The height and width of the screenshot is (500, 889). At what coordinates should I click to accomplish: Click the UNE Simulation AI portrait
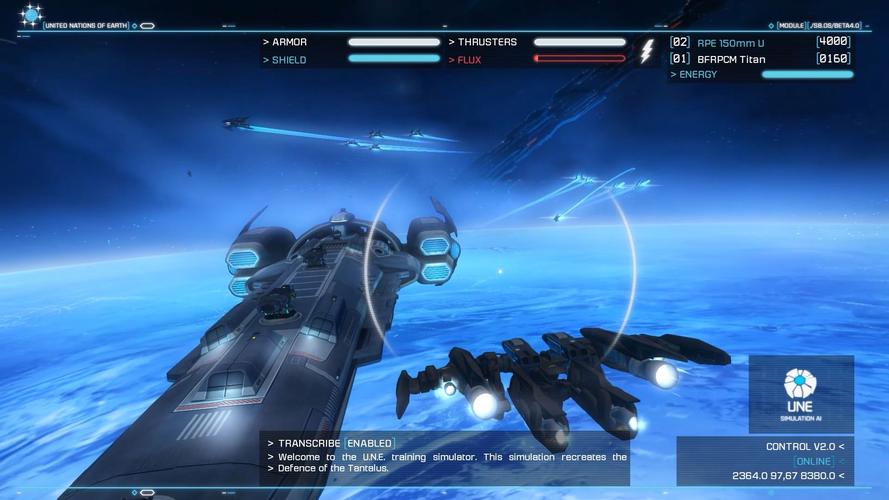pos(801,394)
